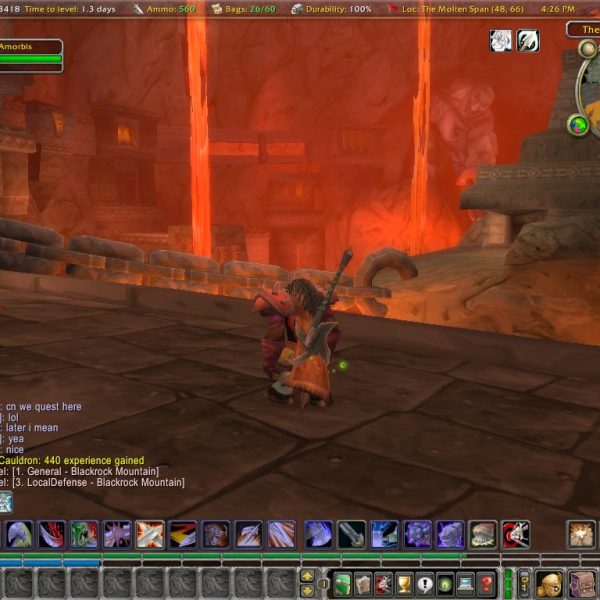Use the green beast face ability

[x=84, y=535]
